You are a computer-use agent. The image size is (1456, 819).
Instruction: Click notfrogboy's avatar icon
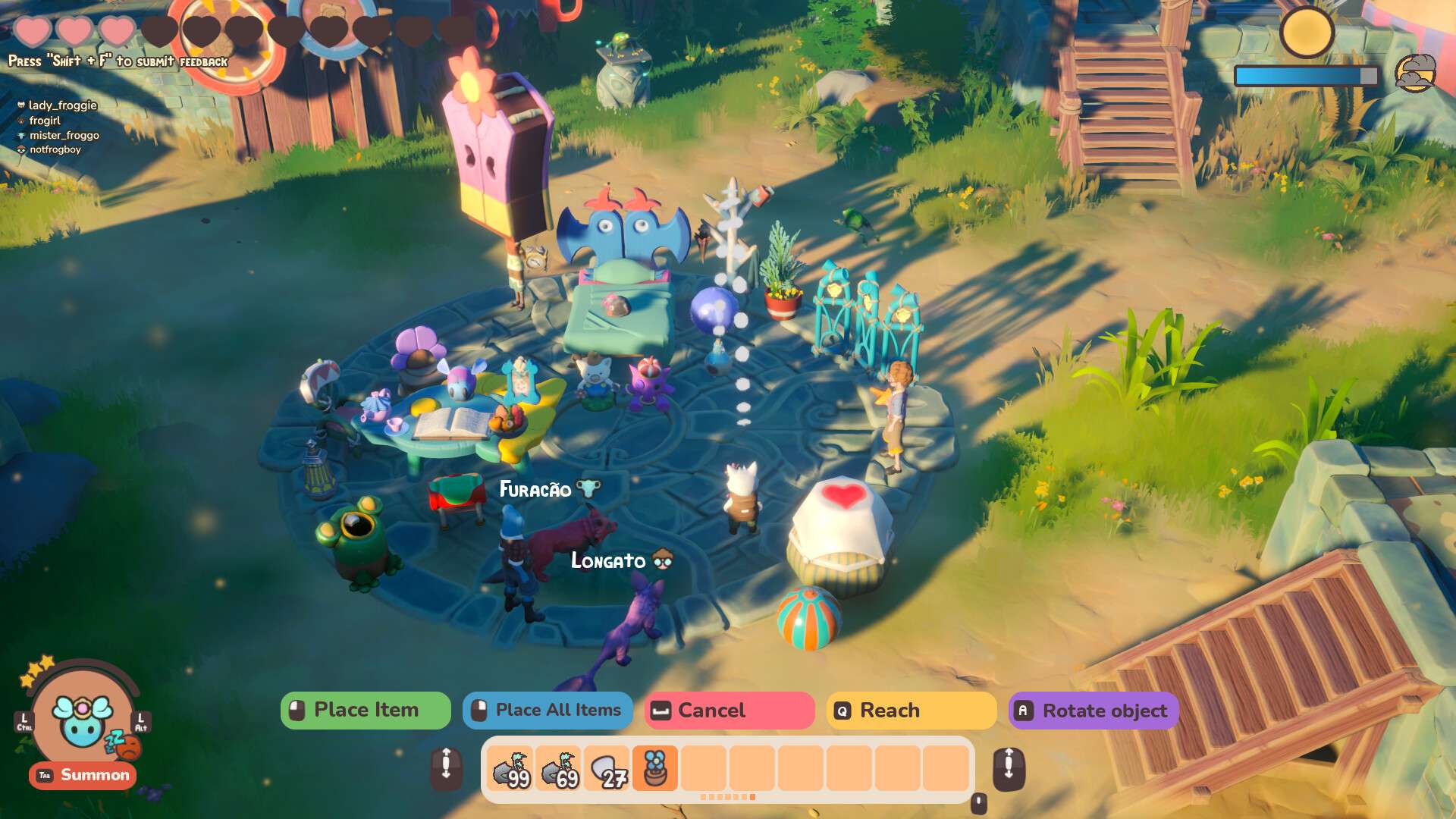(20, 149)
